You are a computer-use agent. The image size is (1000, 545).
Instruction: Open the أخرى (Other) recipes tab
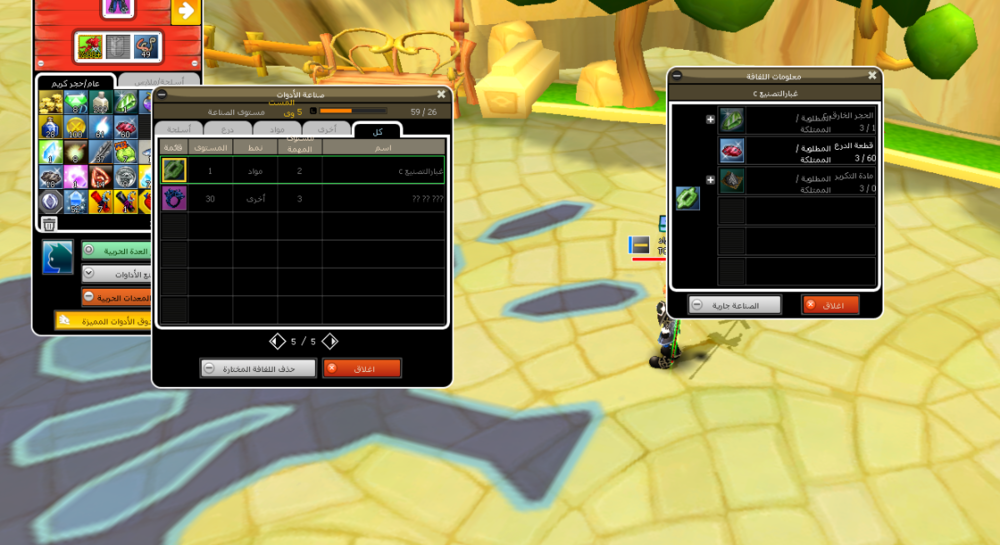coord(327,129)
